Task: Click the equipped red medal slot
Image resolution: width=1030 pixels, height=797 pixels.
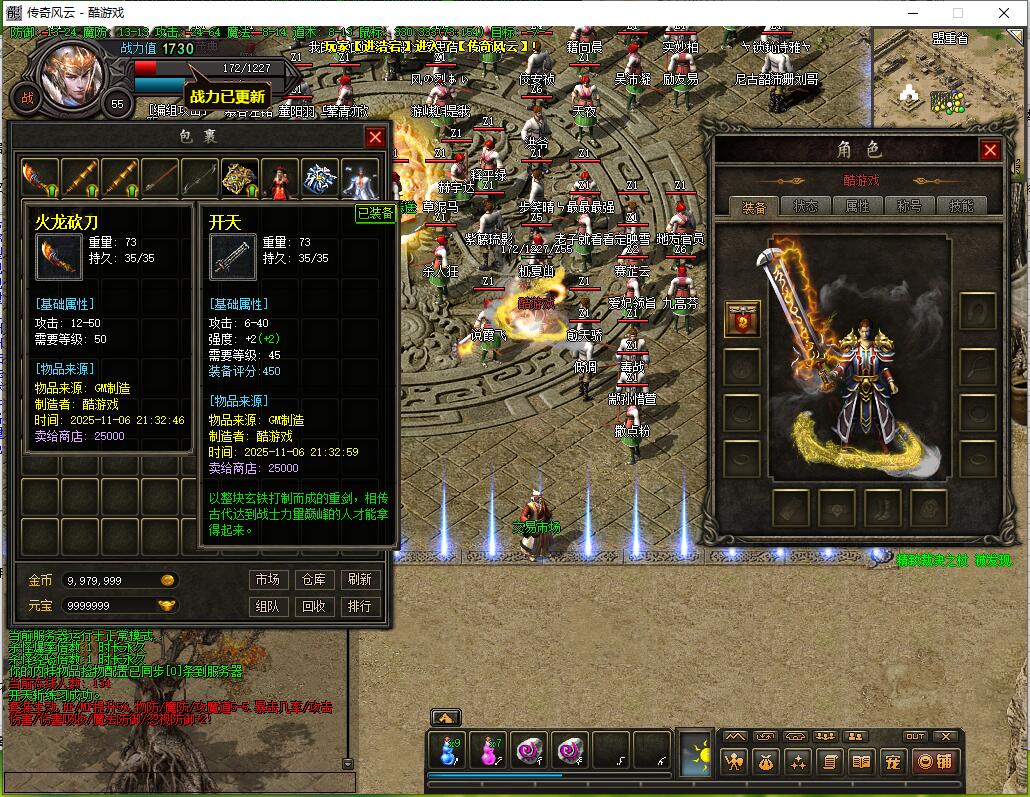Action: (742, 319)
